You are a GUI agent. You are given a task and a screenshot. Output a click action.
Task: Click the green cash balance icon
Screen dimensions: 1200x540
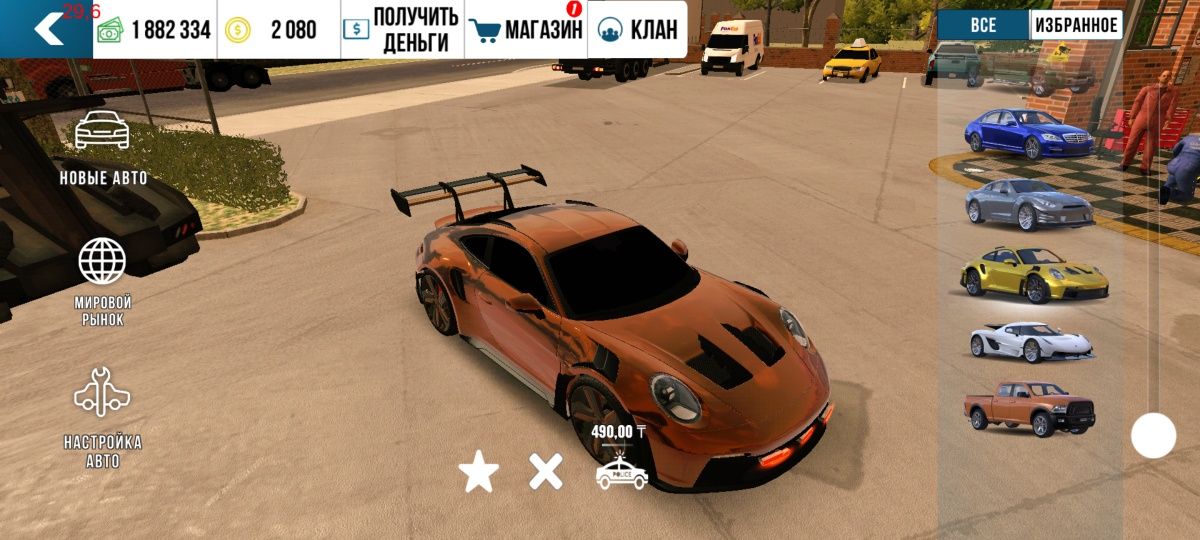[x=109, y=30]
